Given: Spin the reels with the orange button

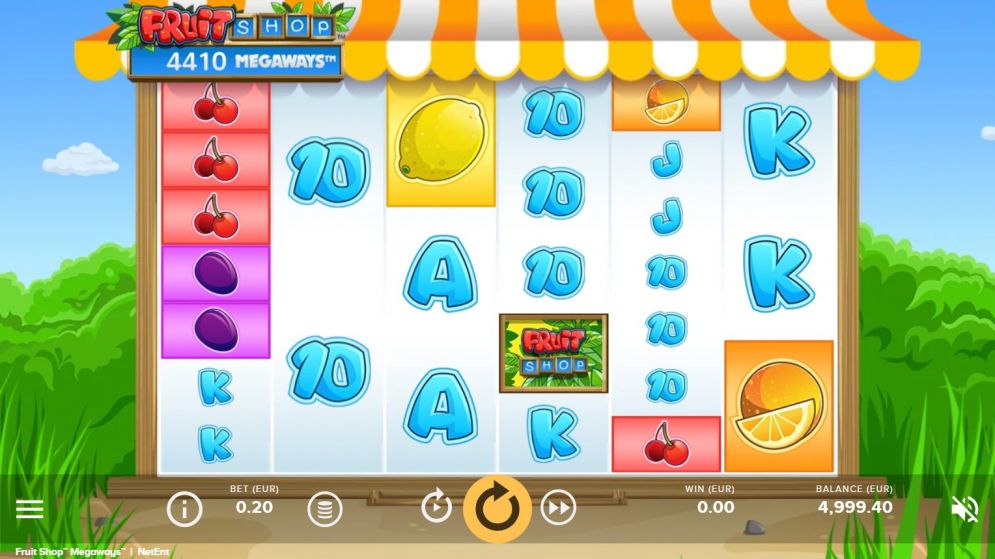Looking at the screenshot, I should (497, 509).
